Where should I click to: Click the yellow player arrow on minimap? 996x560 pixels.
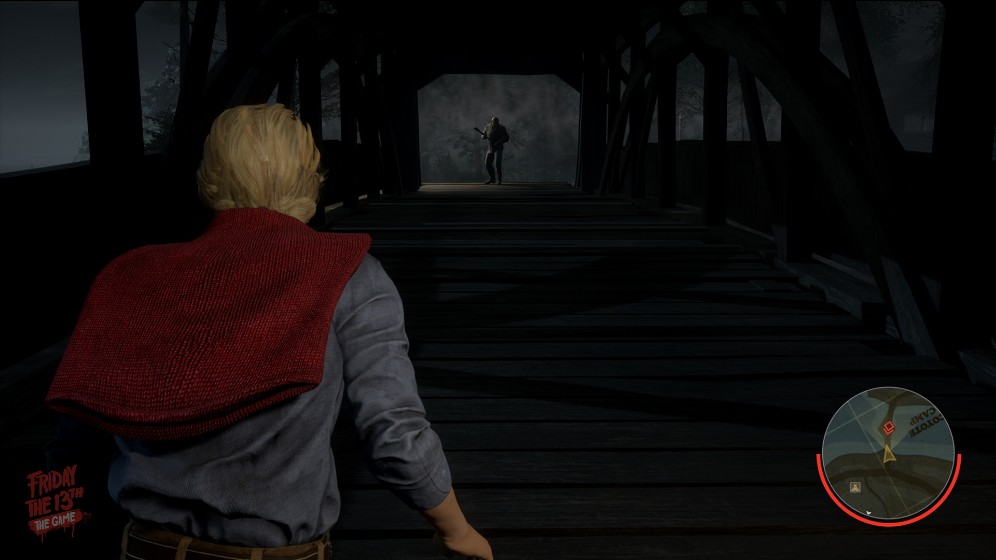pos(888,452)
